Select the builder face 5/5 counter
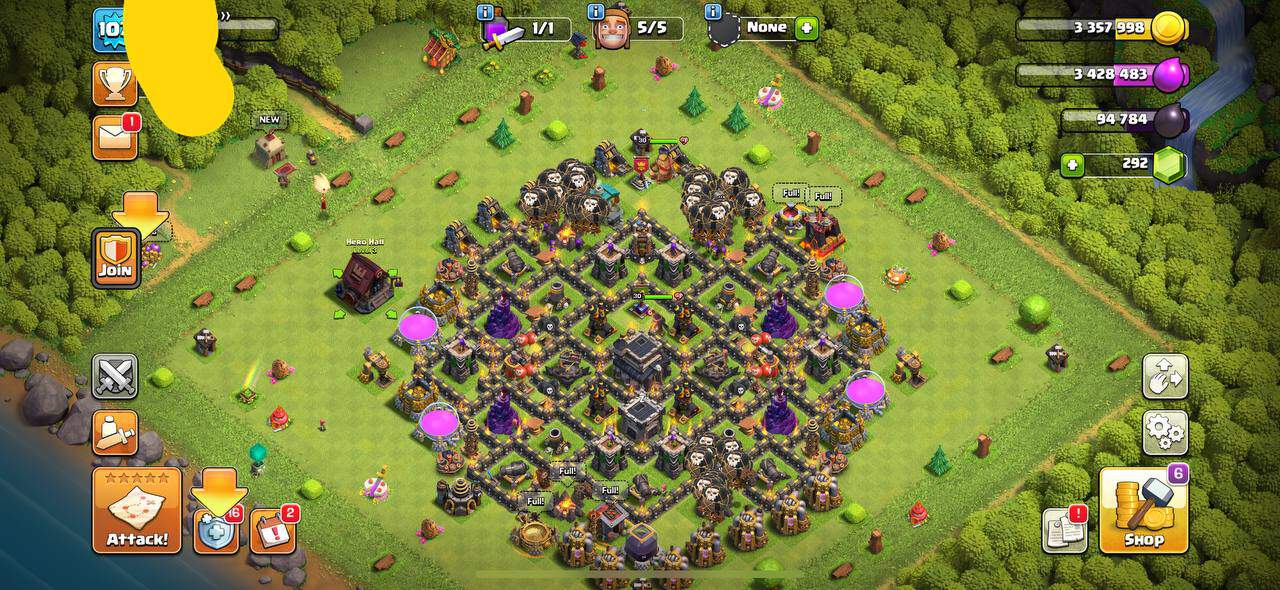 tap(638, 29)
